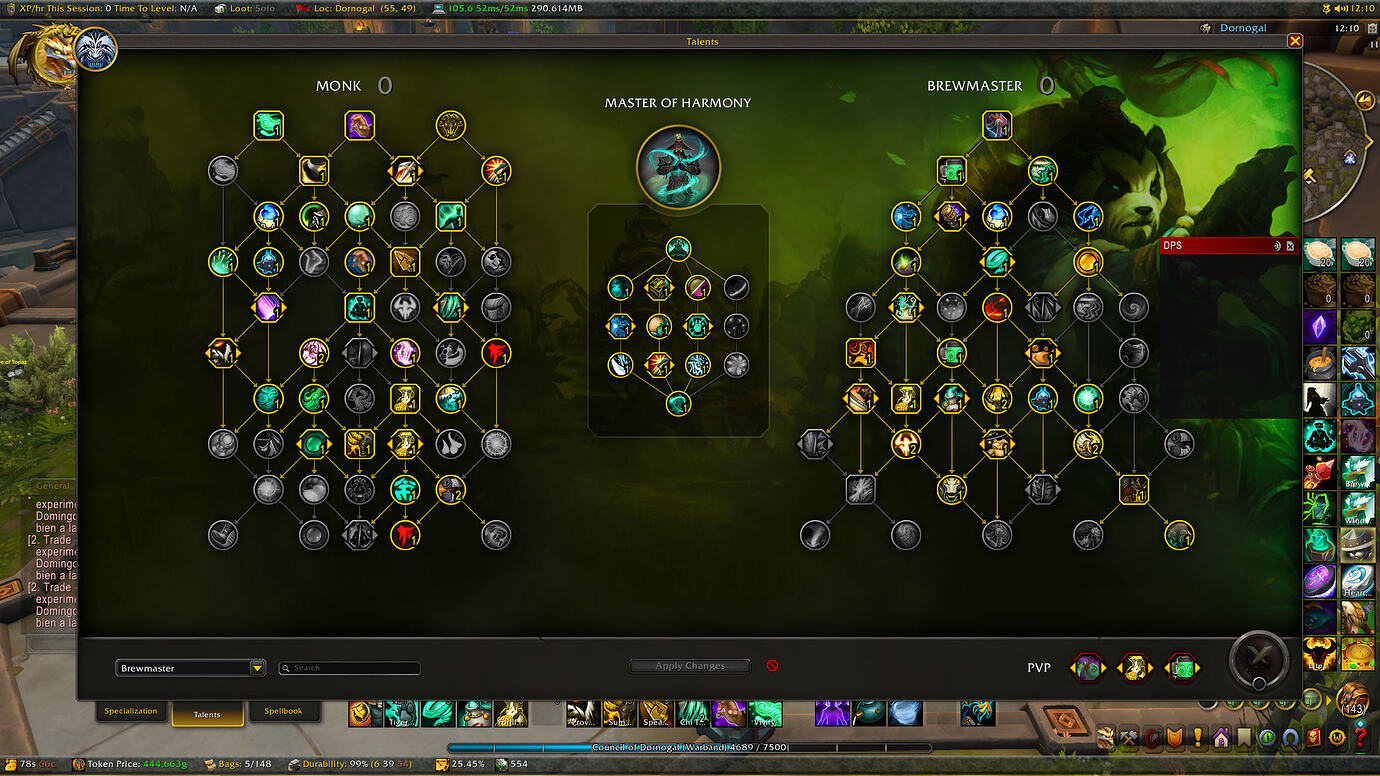
Task: Select the Celestial Brew mug talent
Action: point(951,171)
